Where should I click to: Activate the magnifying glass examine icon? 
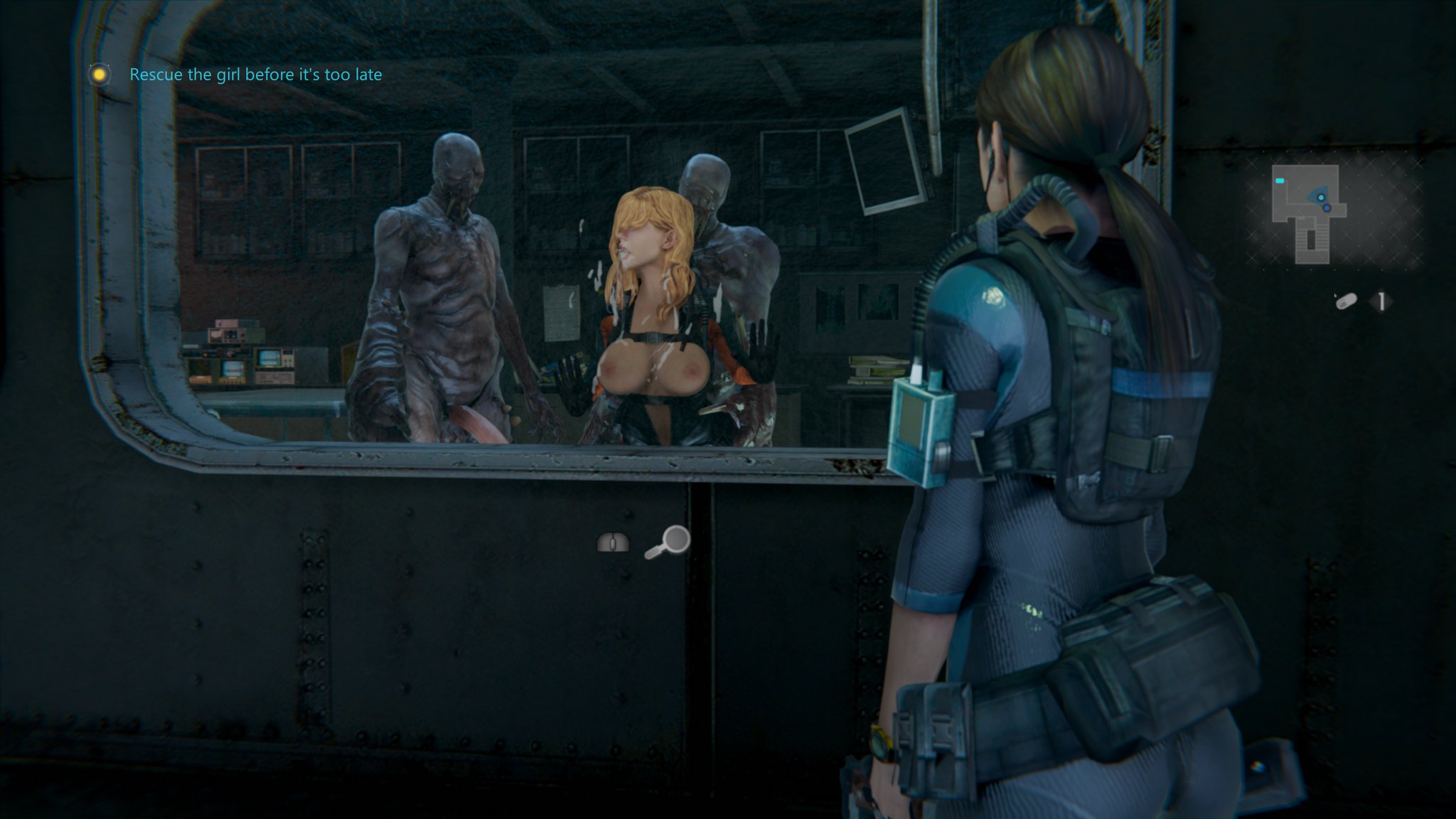click(668, 542)
